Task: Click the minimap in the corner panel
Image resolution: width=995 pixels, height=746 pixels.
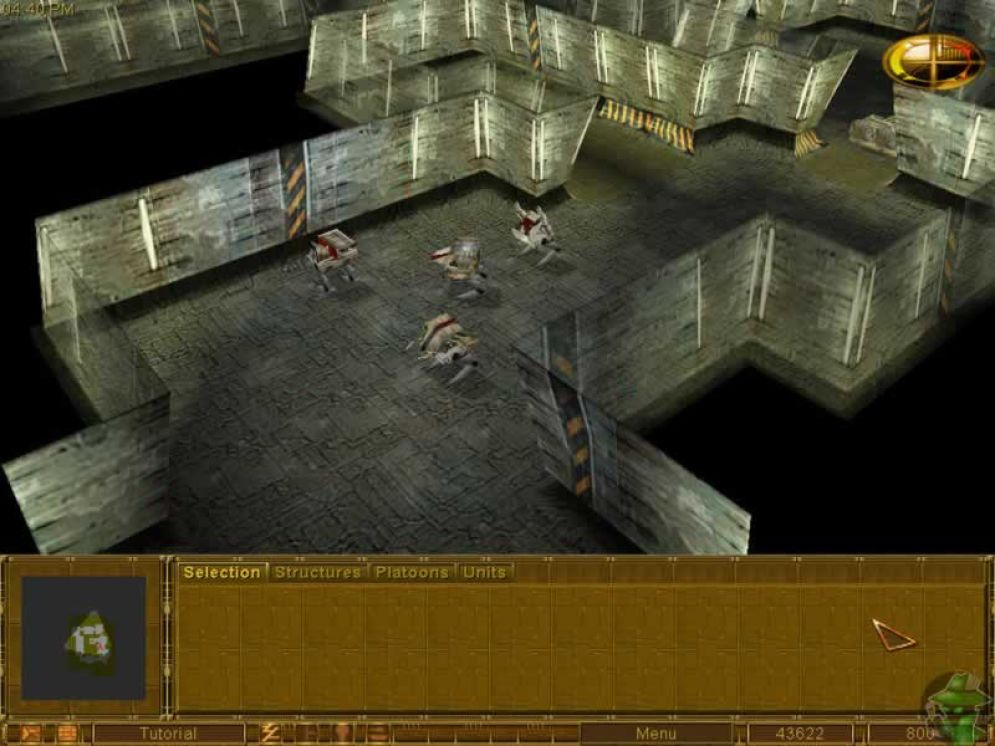Action: coord(84,637)
